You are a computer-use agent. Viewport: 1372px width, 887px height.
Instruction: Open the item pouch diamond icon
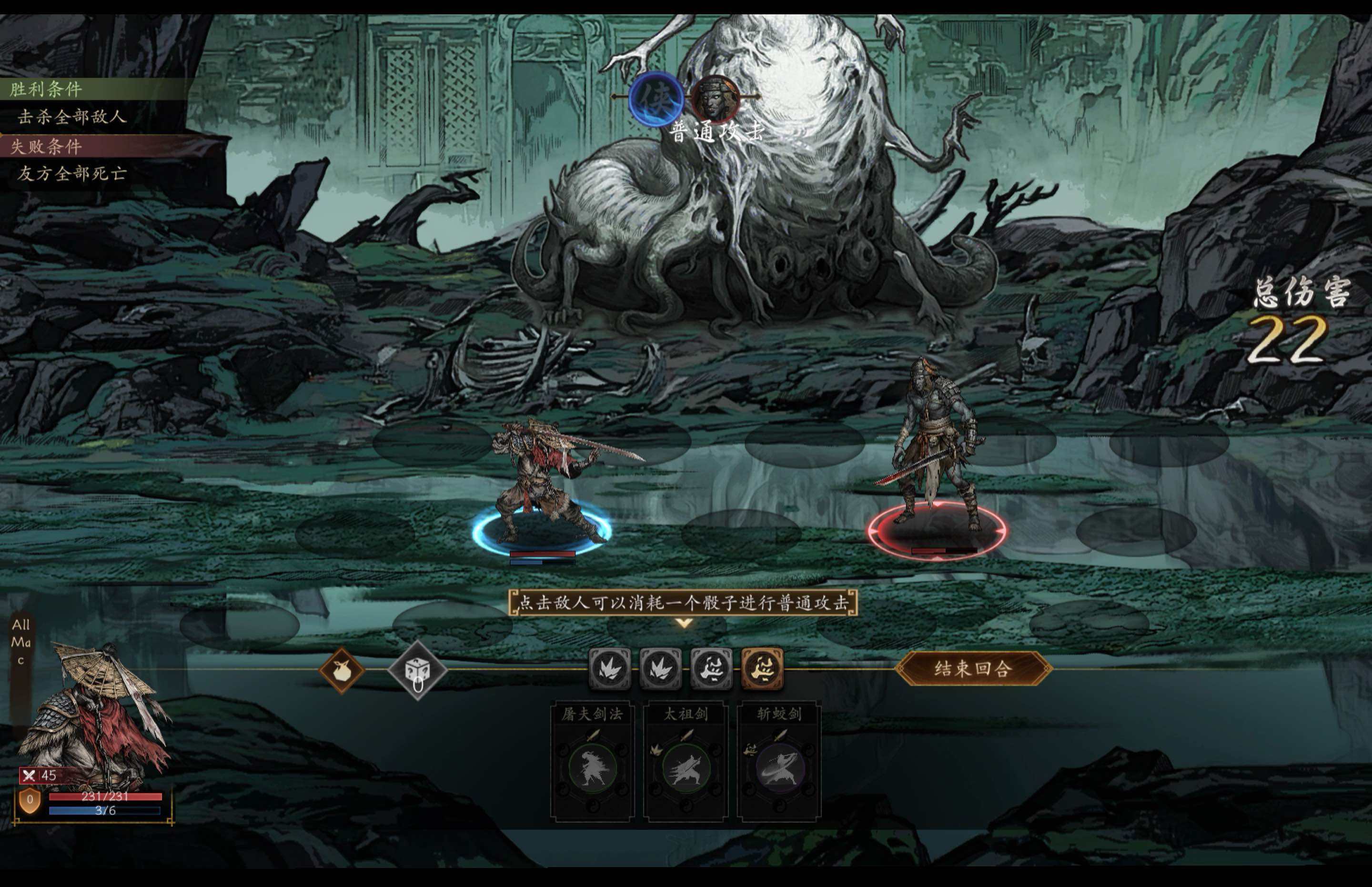342,670
